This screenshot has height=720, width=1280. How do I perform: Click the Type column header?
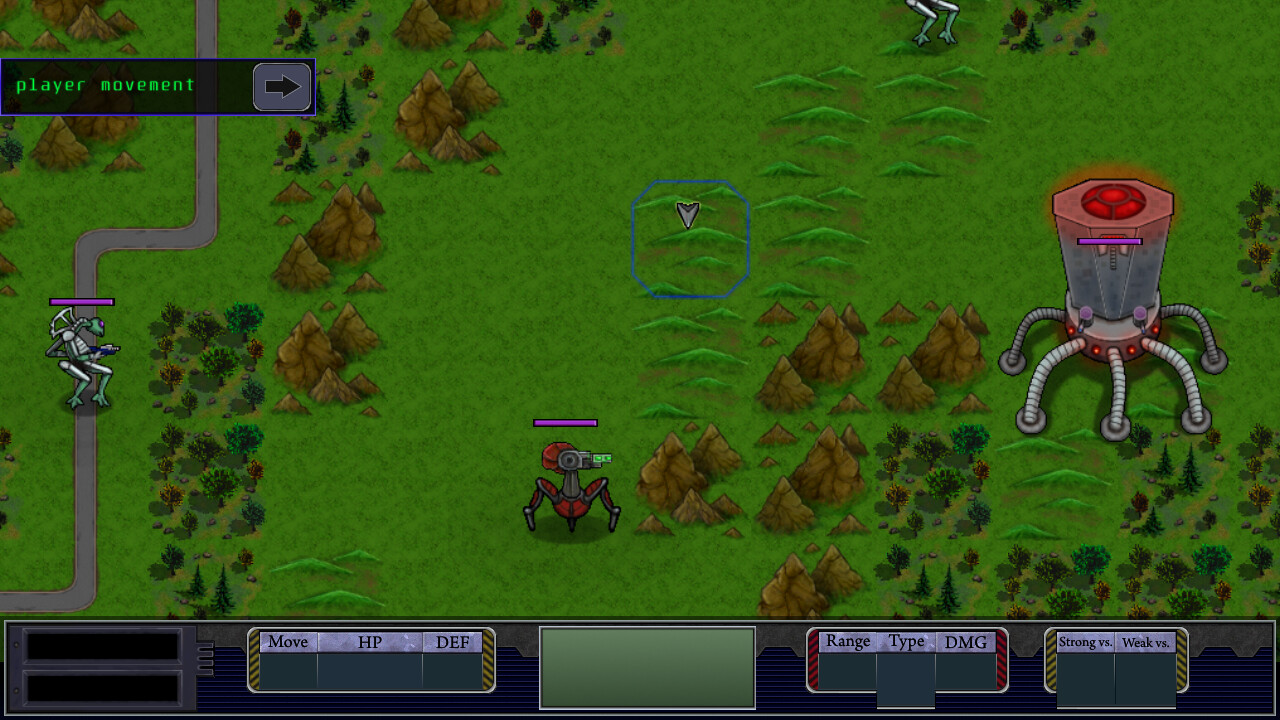point(906,642)
